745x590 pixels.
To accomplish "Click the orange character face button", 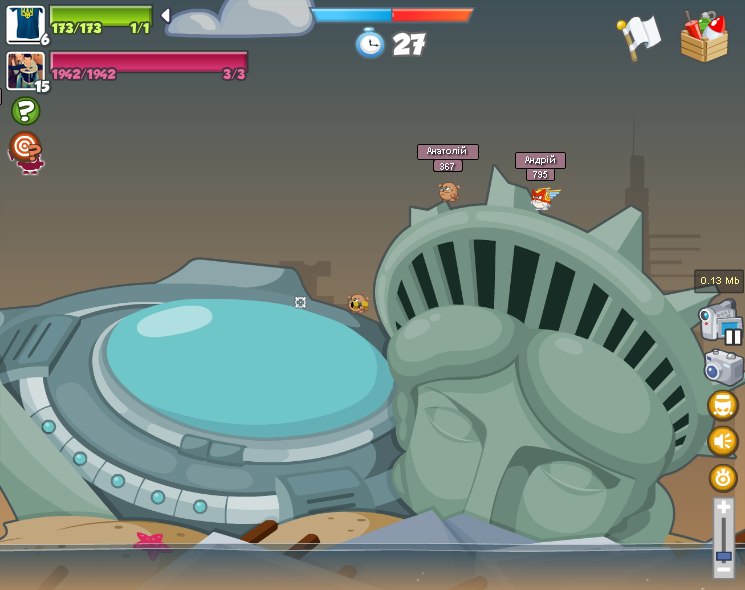I will [722, 405].
